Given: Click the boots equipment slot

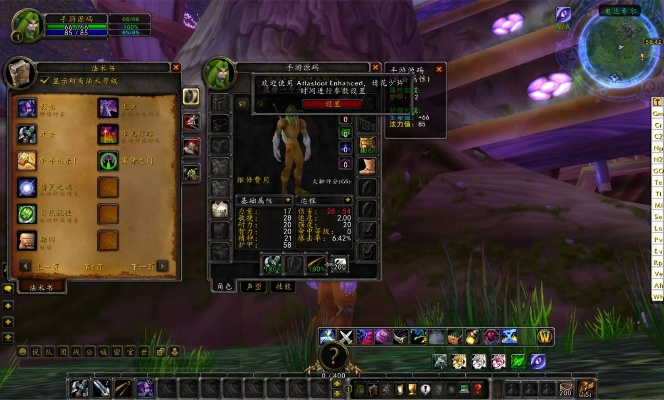Looking at the screenshot, I should [x=368, y=166].
